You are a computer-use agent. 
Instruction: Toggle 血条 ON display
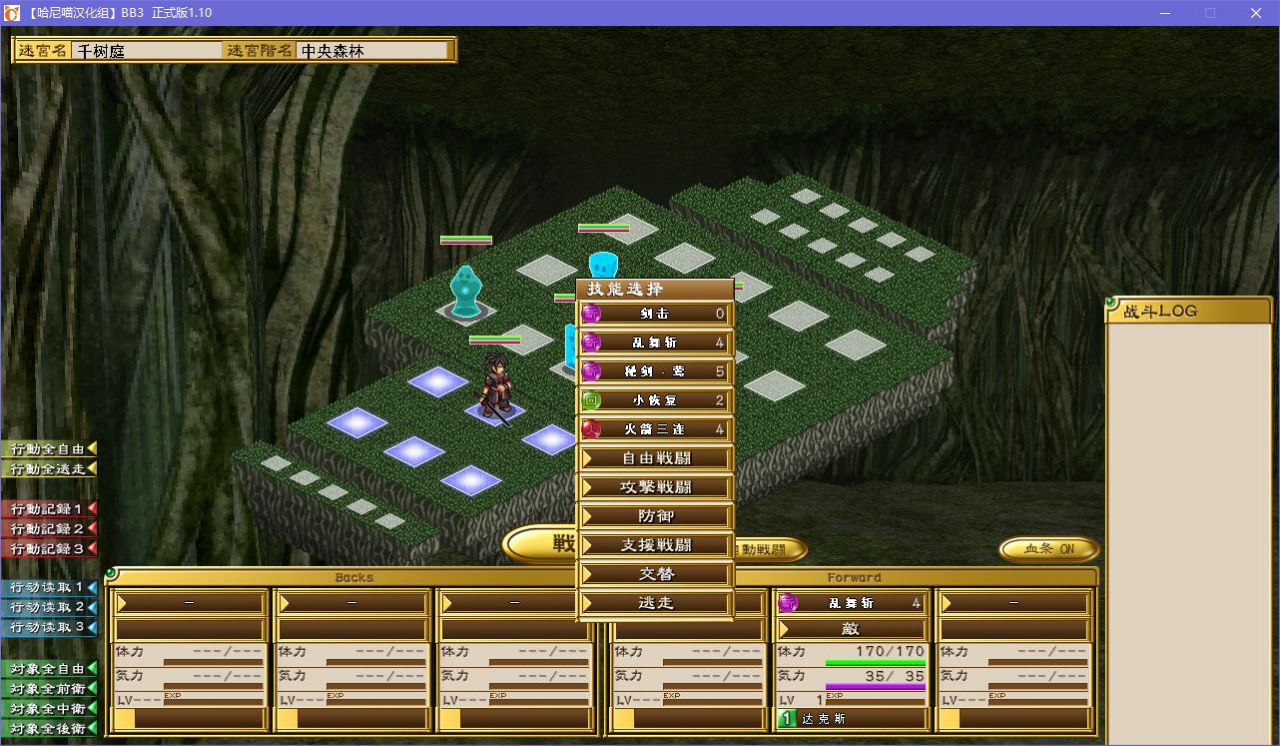tap(1049, 549)
